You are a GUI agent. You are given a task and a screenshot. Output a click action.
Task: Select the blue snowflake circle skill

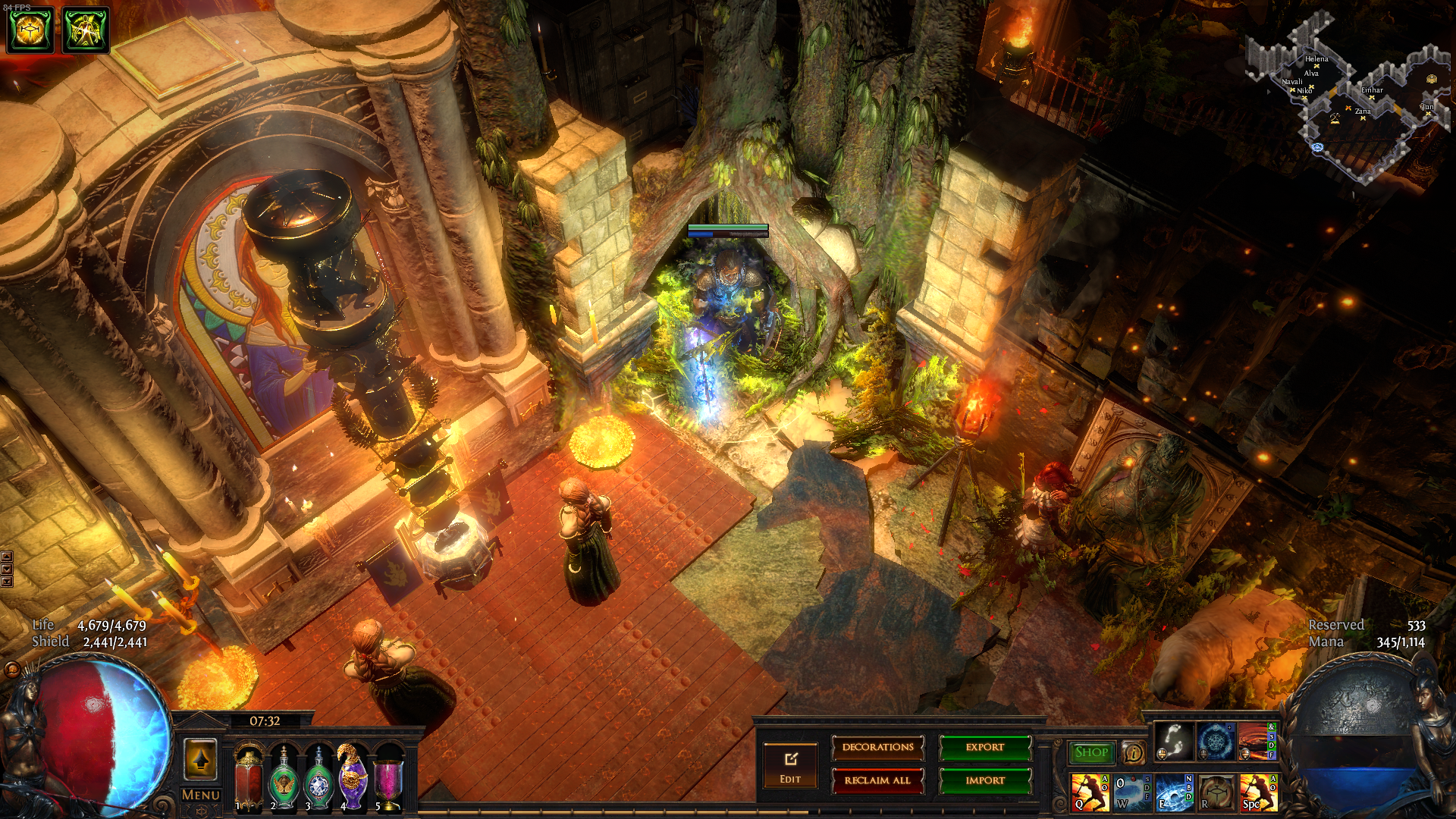click(1216, 741)
